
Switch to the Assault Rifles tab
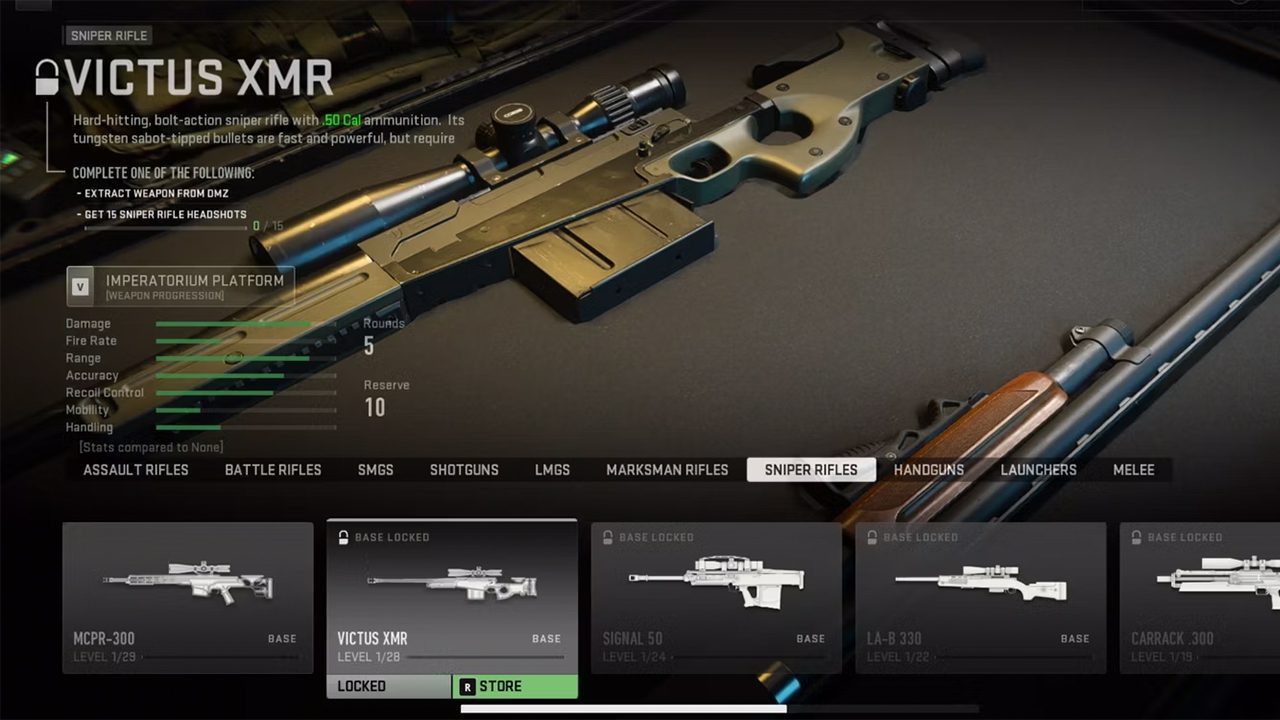point(136,470)
